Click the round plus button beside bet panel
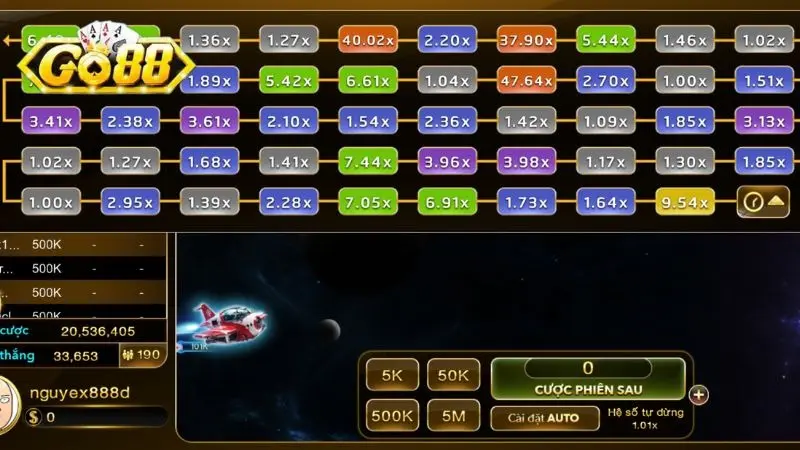The height and width of the screenshot is (450, 800). [x=699, y=394]
